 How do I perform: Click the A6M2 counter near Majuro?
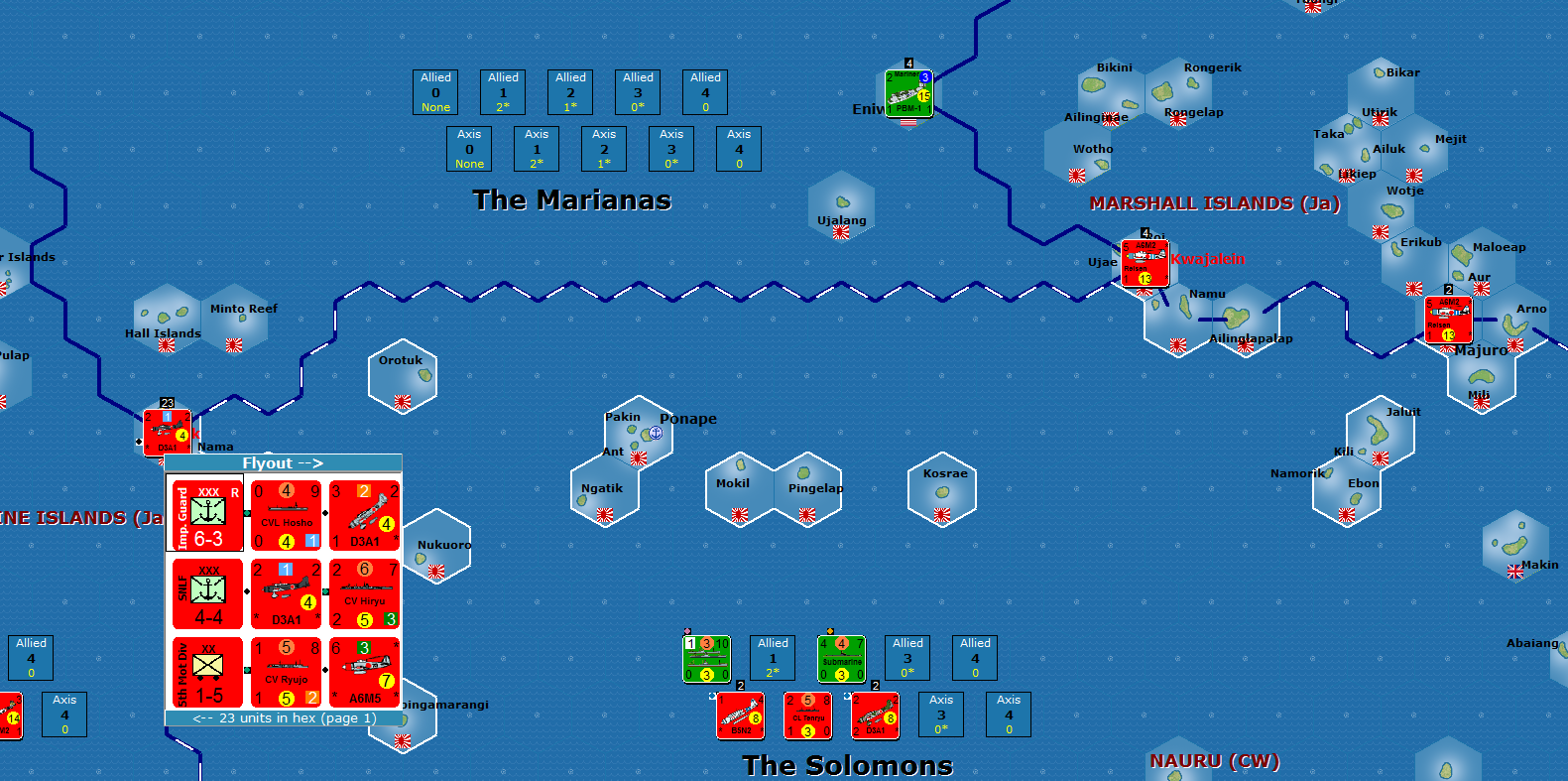(x=1449, y=318)
